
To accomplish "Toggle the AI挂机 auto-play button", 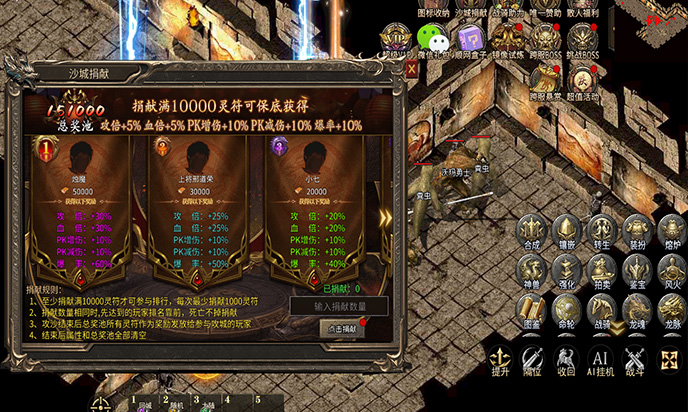I will (x=601, y=360).
